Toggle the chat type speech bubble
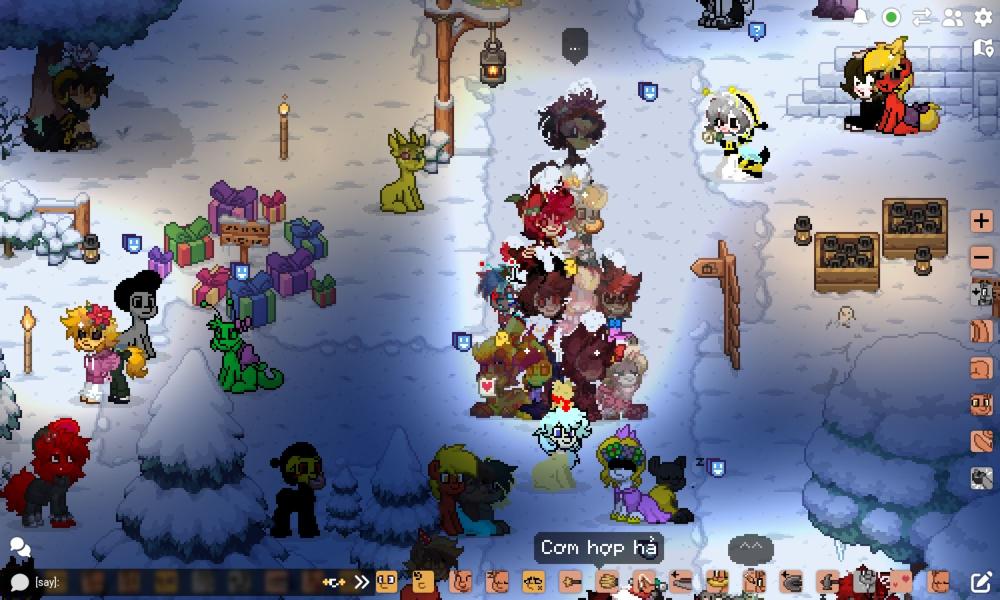Screen dimensions: 1000x600 tap(18, 582)
